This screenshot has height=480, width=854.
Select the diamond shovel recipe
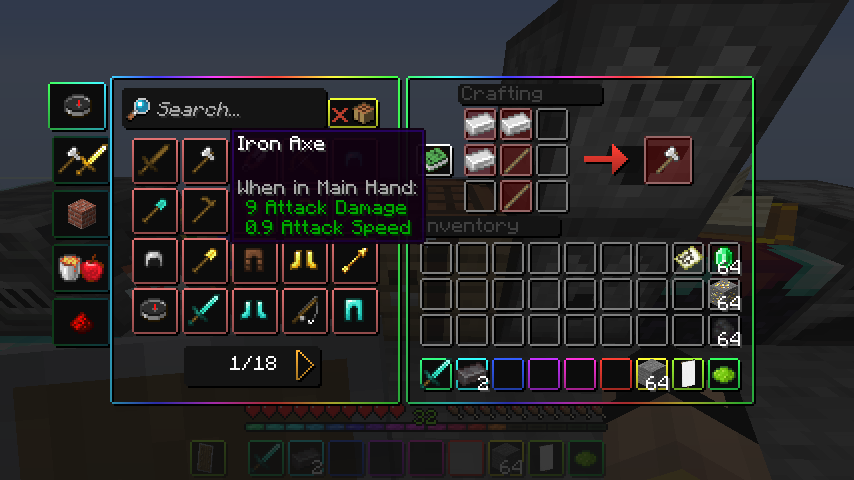pos(155,211)
